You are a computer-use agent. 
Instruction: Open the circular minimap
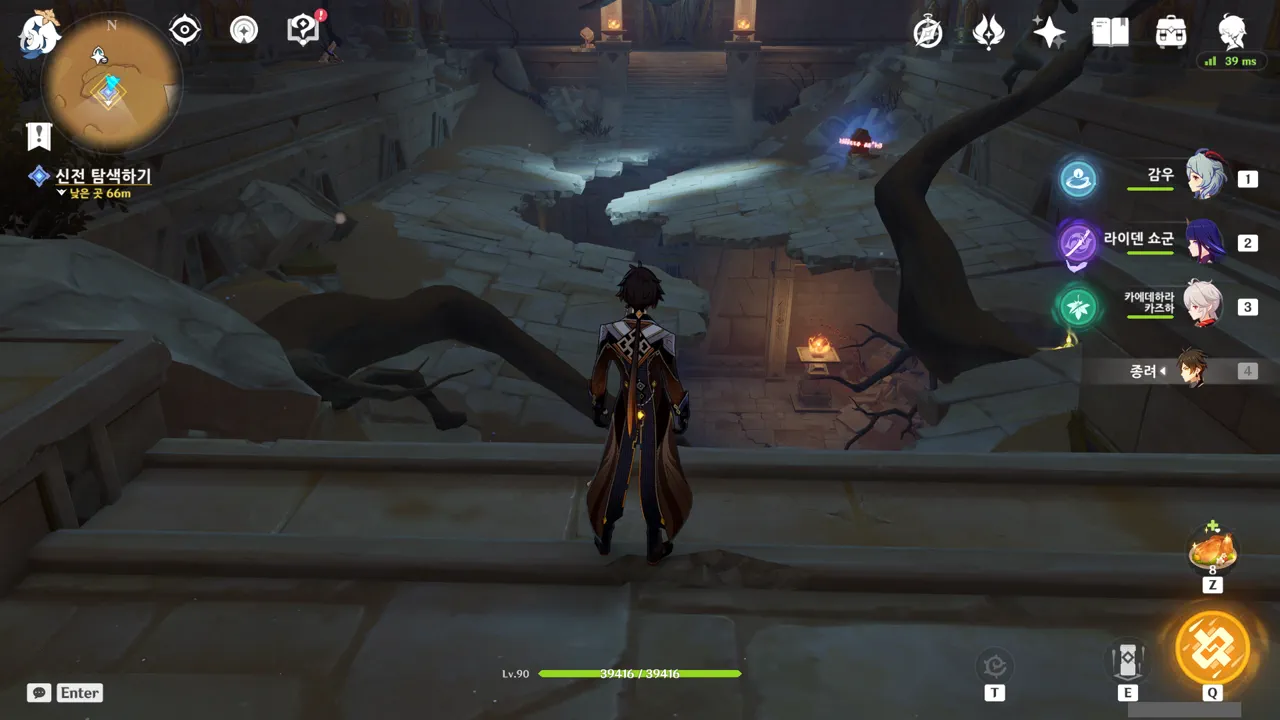(x=111, y=83)
